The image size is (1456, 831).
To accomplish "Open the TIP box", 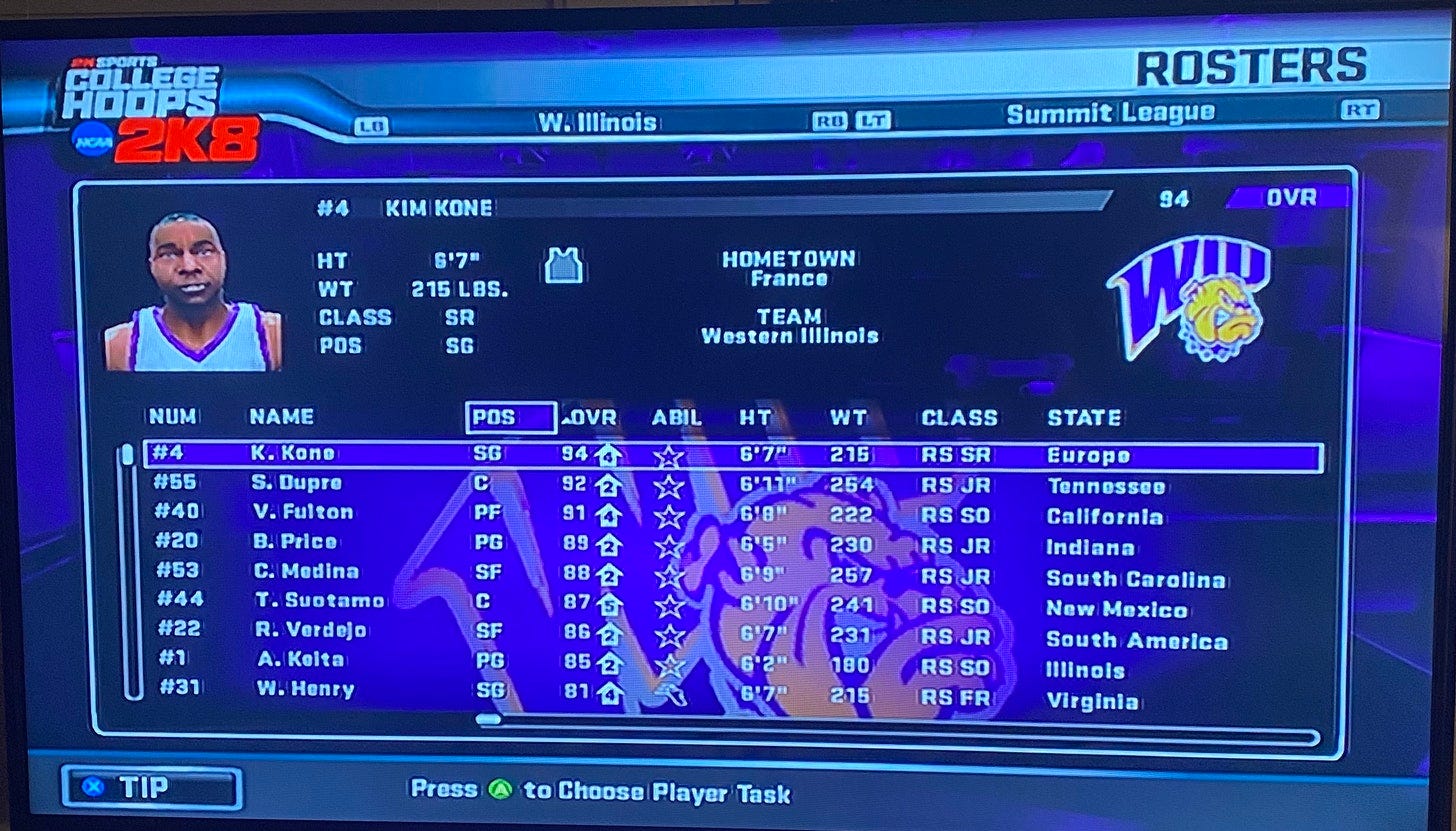I will (151, 787).
